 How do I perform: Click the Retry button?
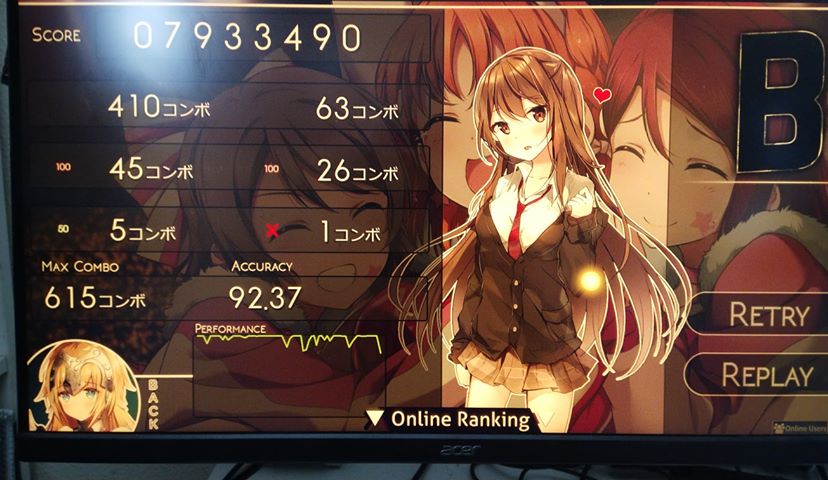point(767,315)
